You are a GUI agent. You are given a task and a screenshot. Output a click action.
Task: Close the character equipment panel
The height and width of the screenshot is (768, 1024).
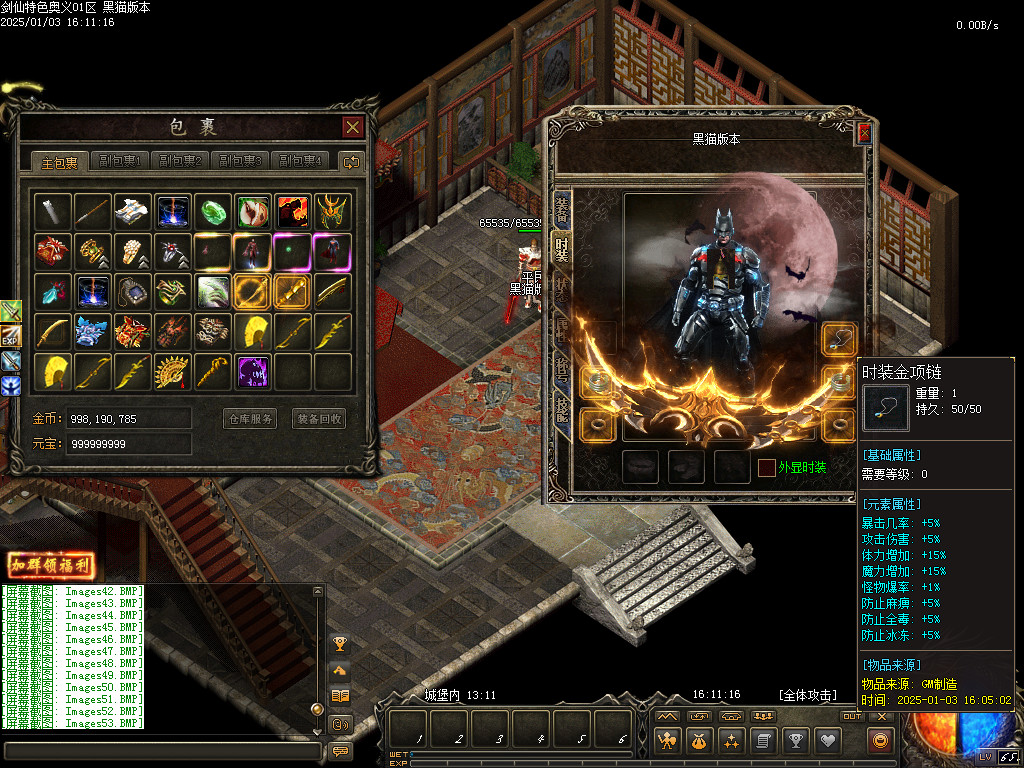864,132
